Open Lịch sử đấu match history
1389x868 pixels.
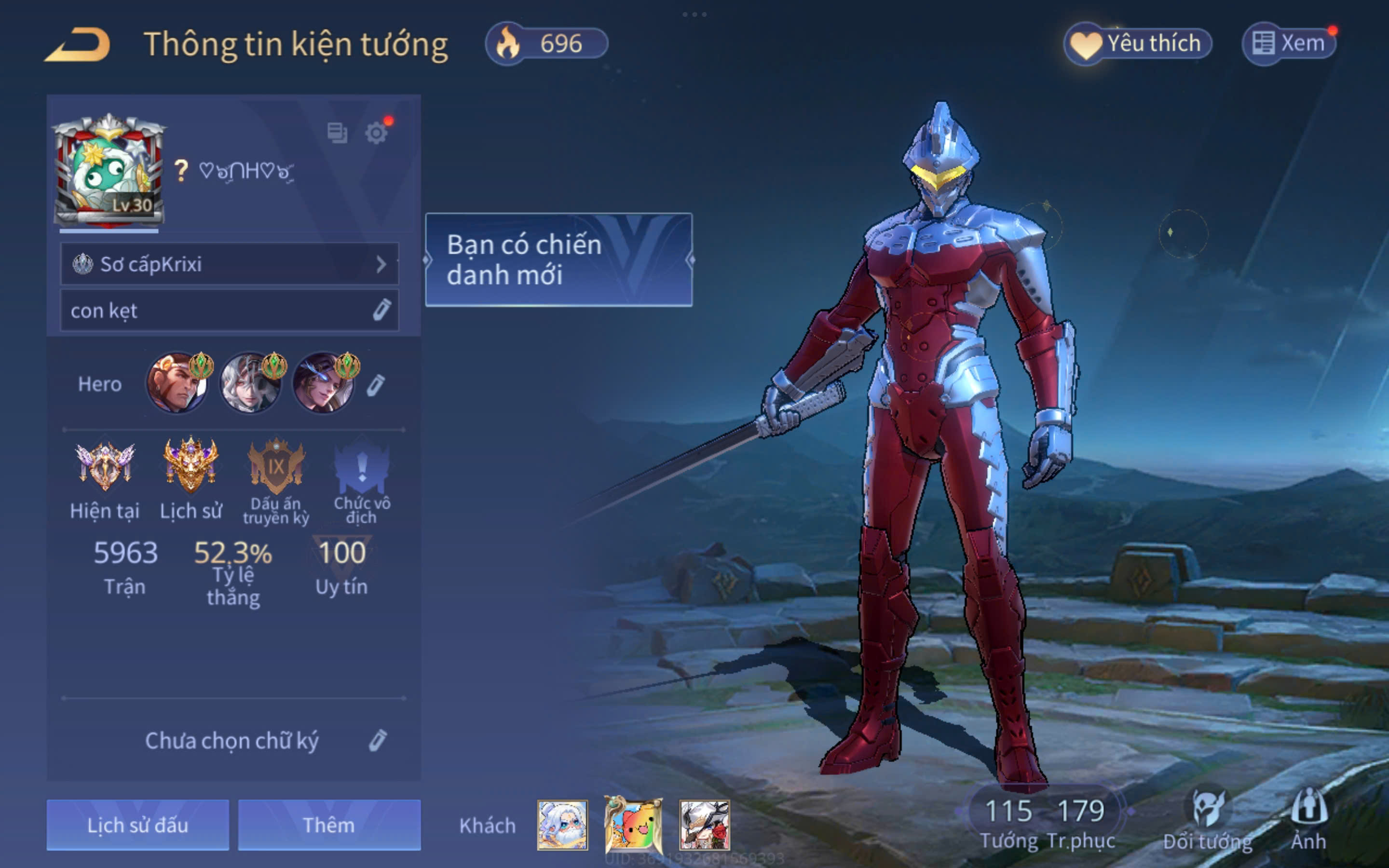138,825
